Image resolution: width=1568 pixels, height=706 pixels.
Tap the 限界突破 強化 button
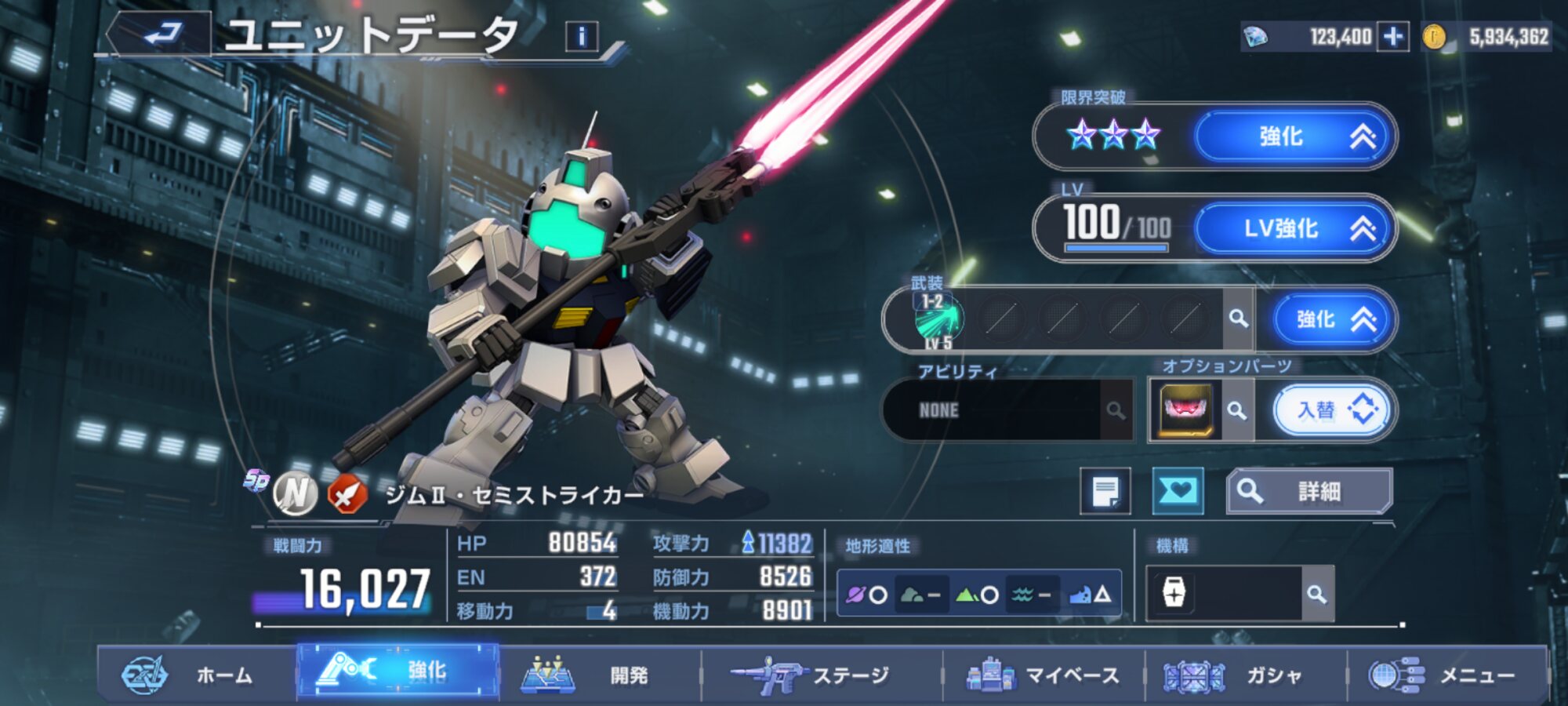(x=1293, y=136)
